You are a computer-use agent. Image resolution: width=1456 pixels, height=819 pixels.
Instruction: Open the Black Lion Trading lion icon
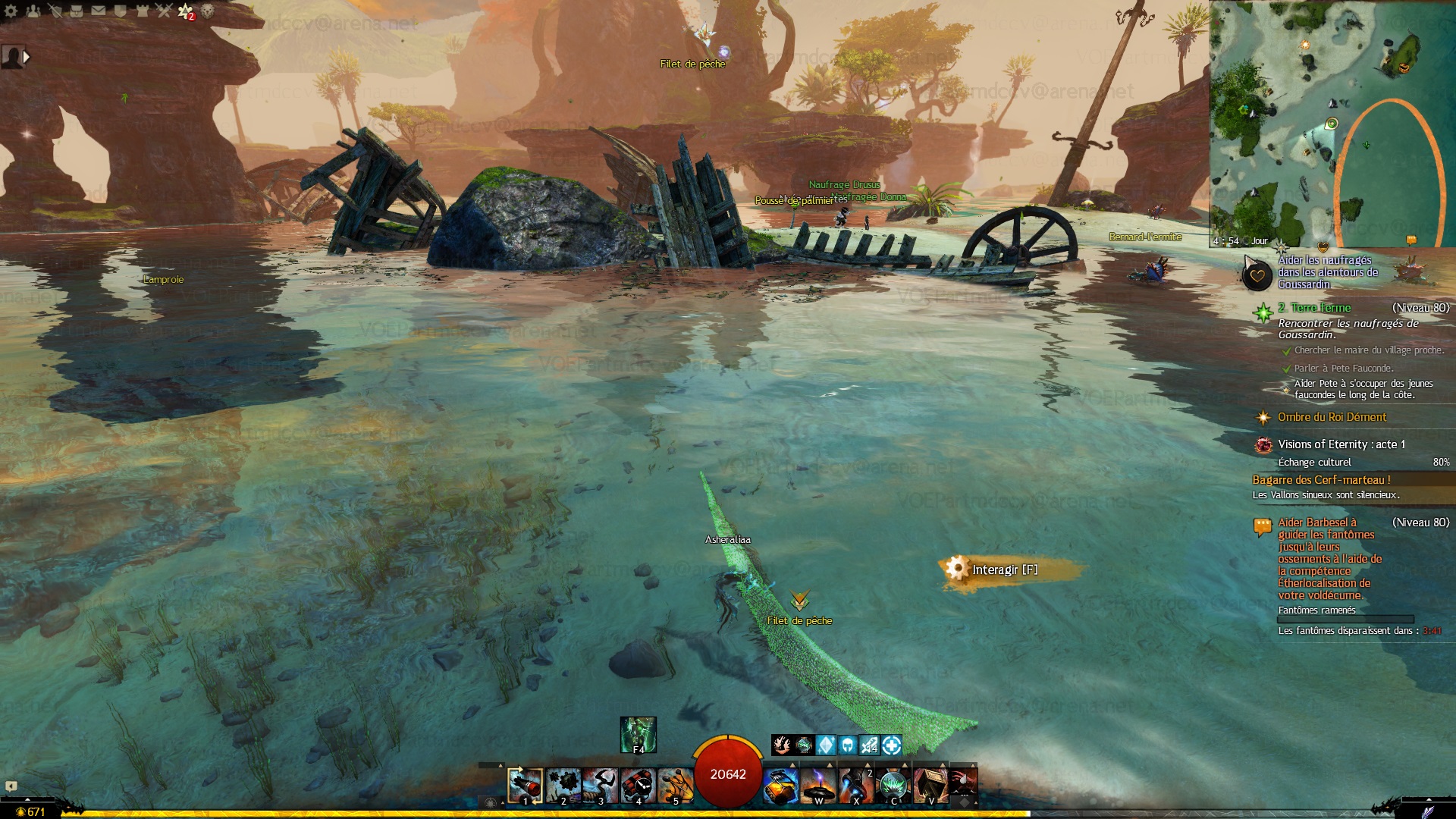click(207, 11)
